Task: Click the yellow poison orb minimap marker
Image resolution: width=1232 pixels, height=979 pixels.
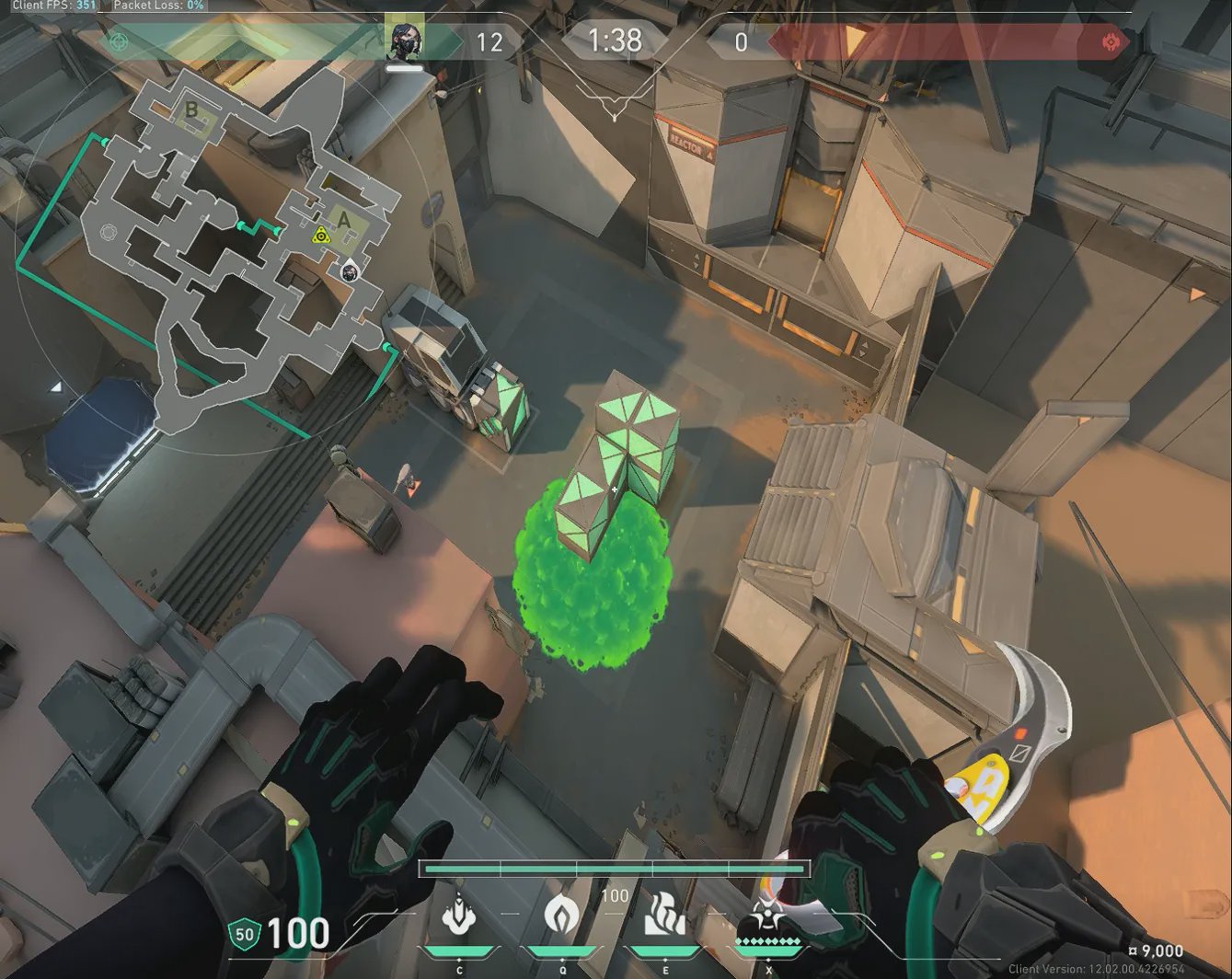Action: pyautogui.click(x=320, y=236)
